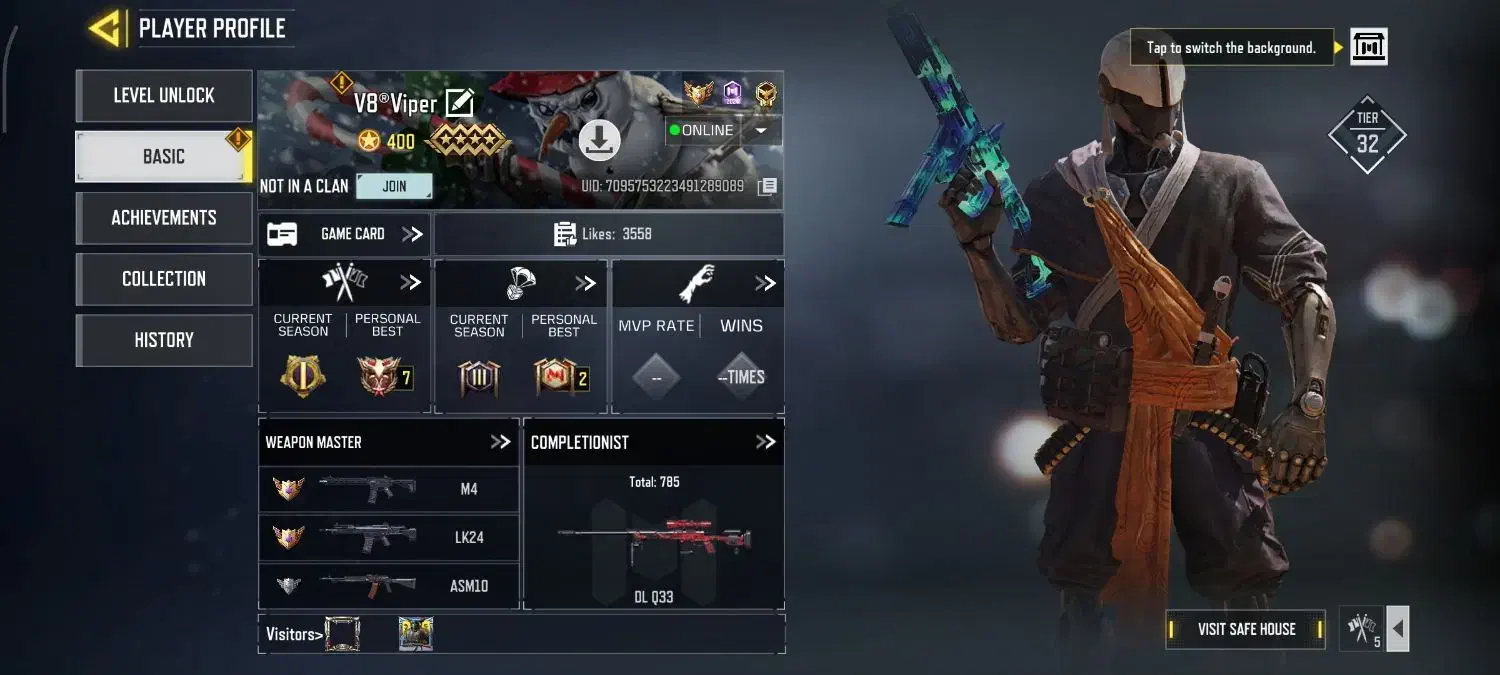The height and width of the screenshot is (675, 1500).
Task: Open the Tier 32 badge
Action: [x=1367, y=136]
